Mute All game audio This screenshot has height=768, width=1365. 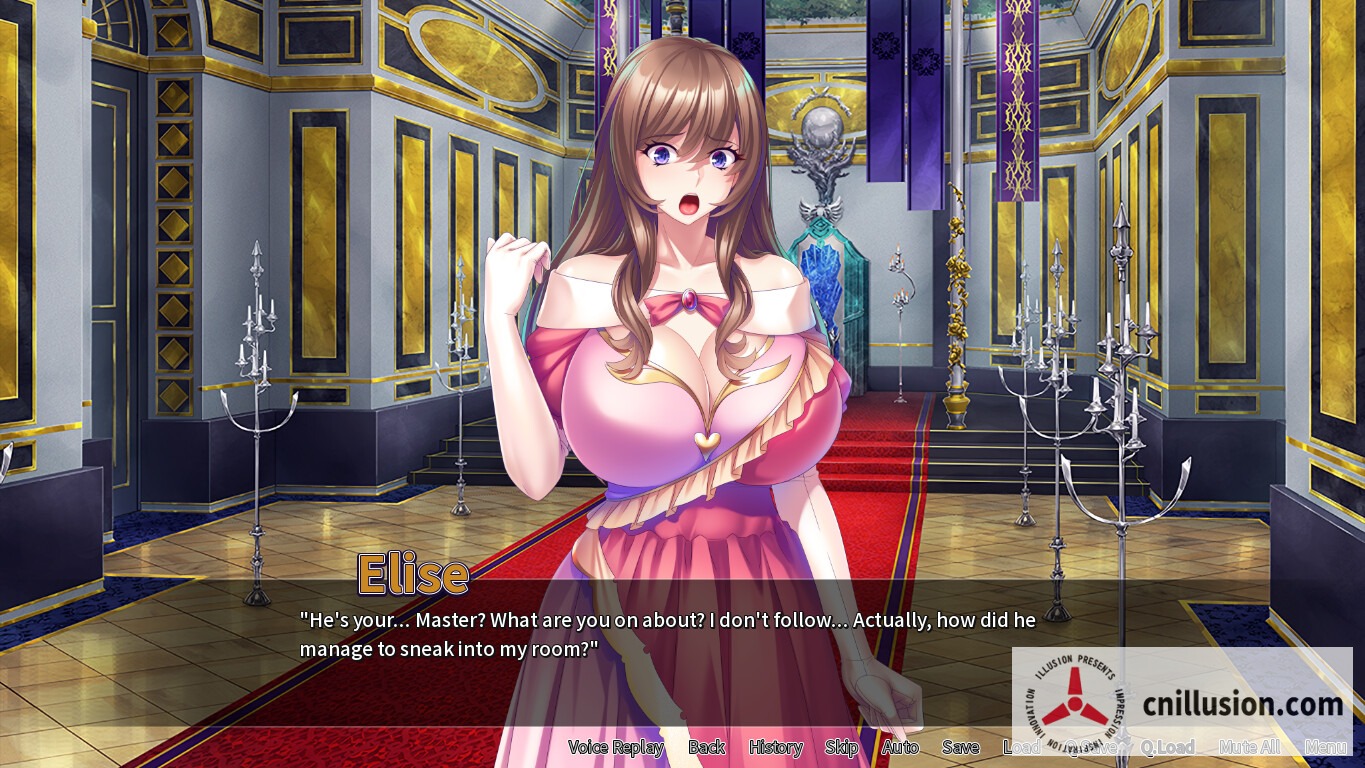pos(1249,747)
